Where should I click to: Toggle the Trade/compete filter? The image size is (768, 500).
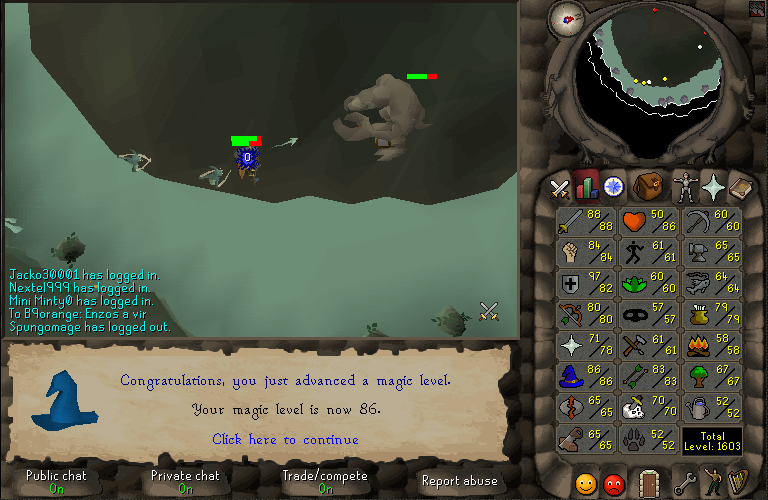coord(325,481)
